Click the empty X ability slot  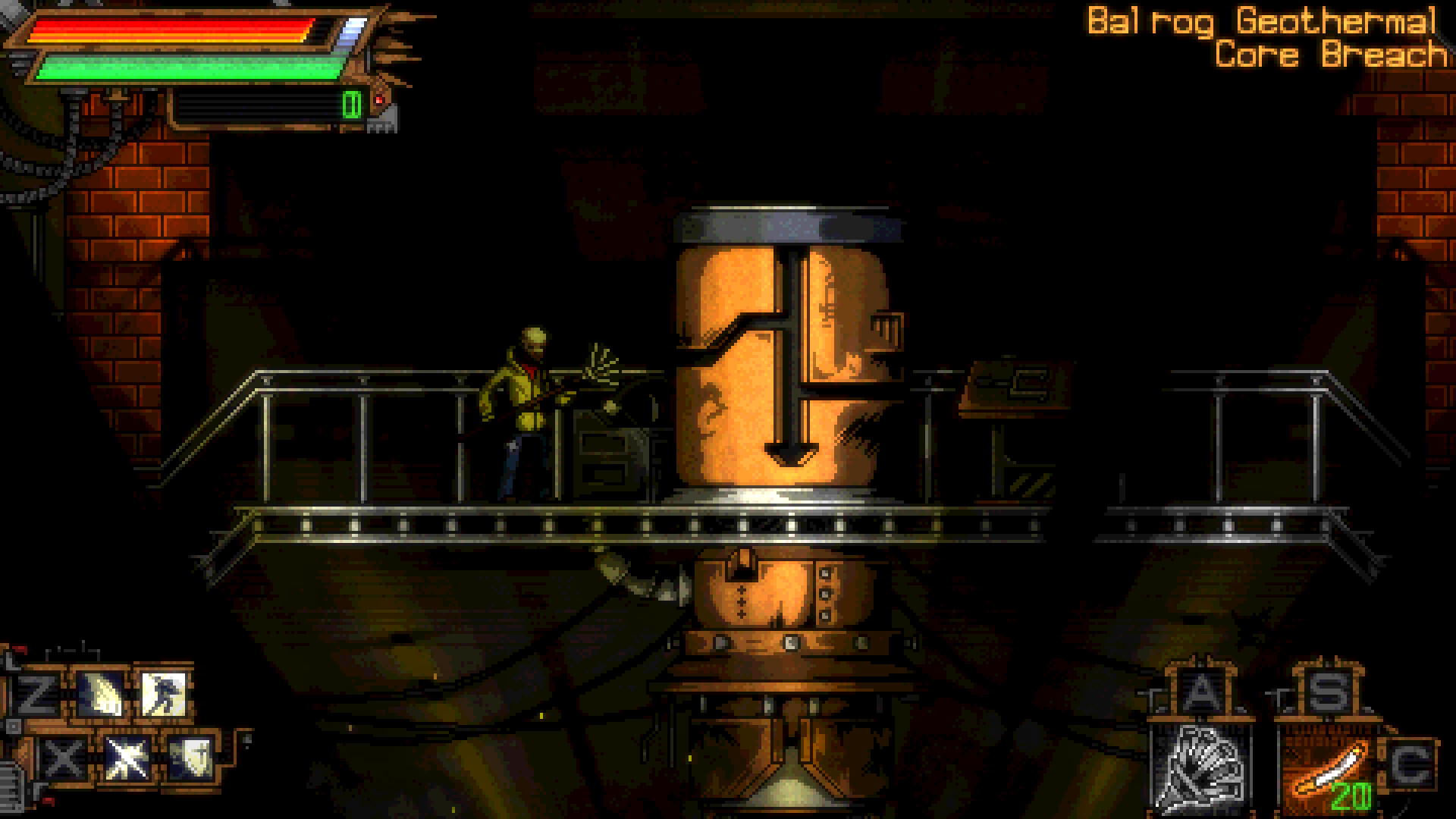tap(61, 758)
